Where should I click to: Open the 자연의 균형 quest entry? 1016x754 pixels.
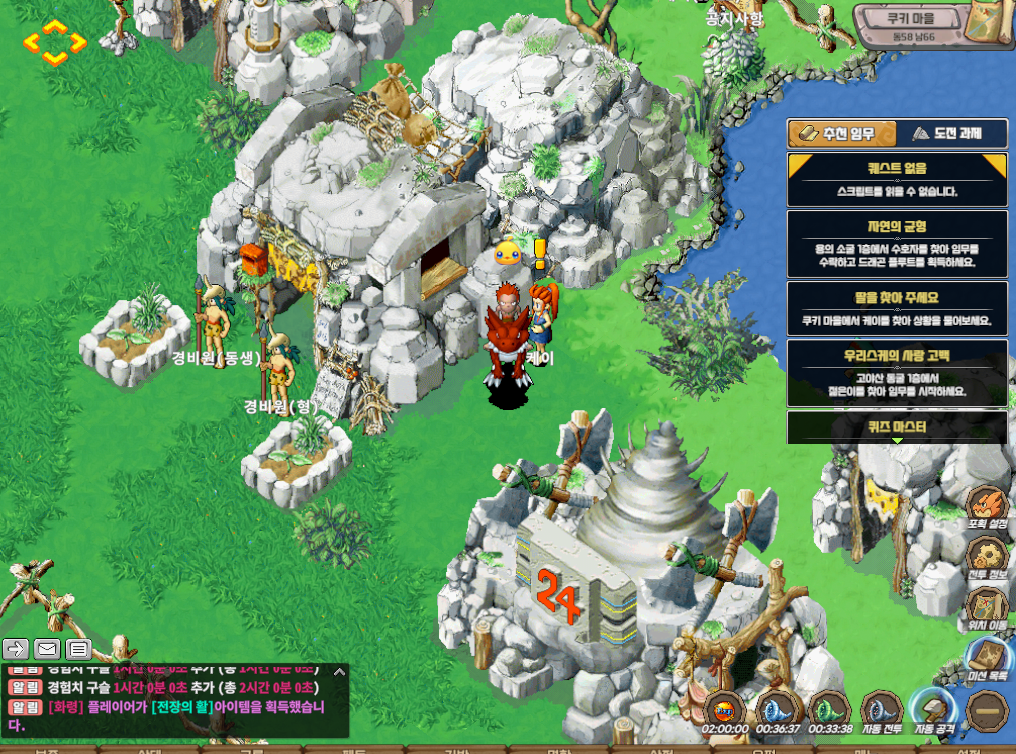[x=897, y=242]
